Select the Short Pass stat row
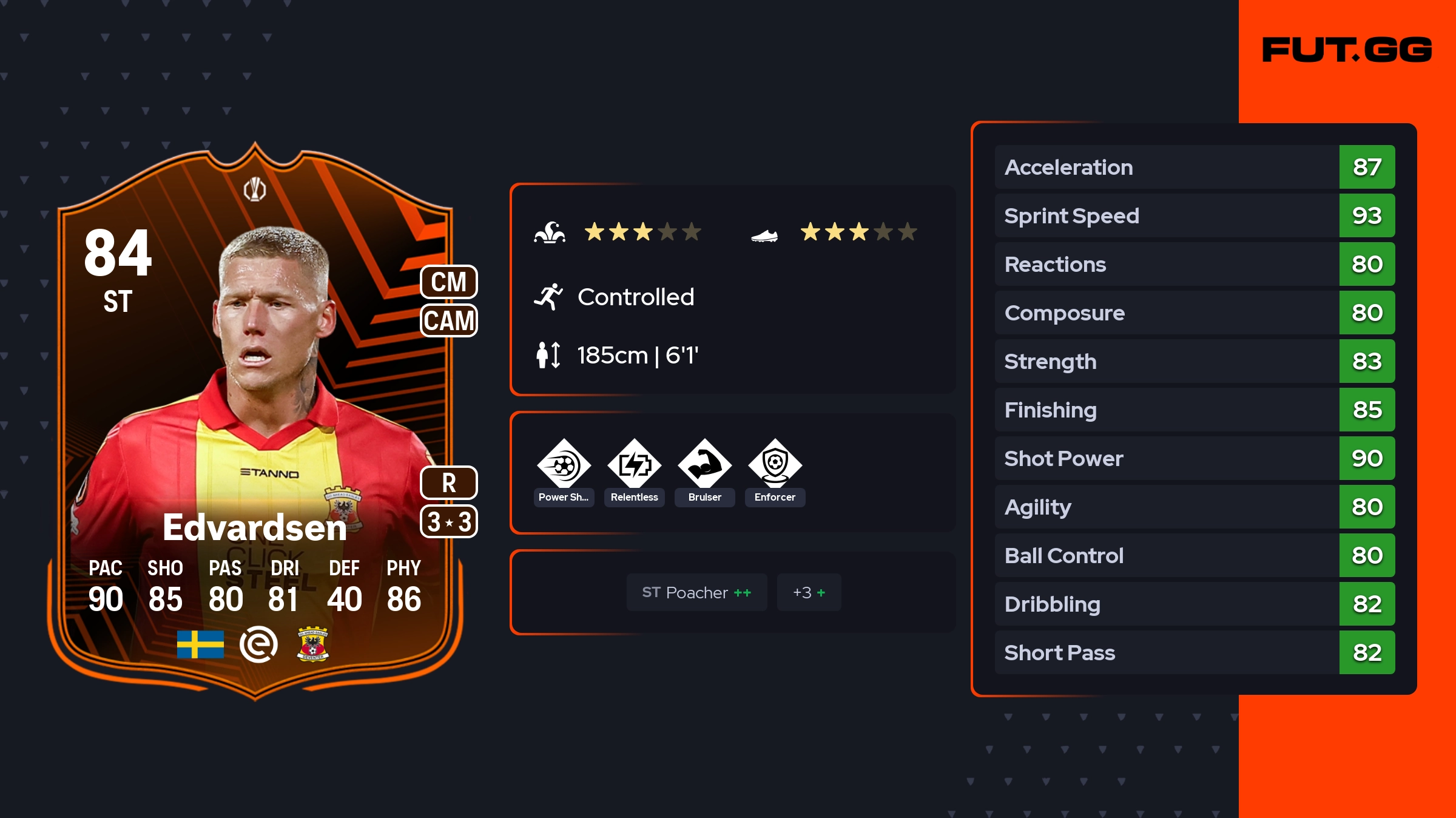 coord(1194,653)
